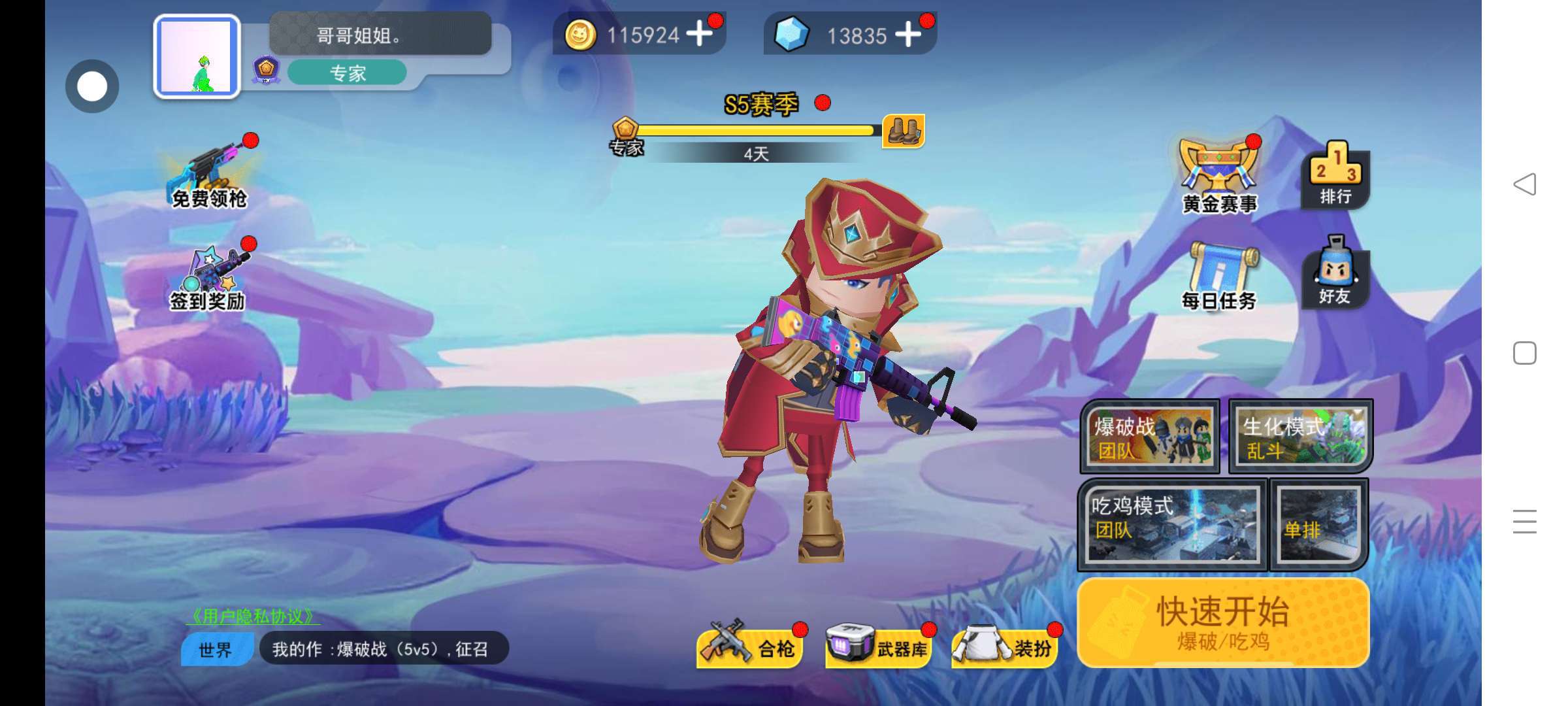Image resolution: width=1568 pixels, height=706 pixels.
Task: Choose the 单排 solo mode
Action: [x=1318, y=524]
